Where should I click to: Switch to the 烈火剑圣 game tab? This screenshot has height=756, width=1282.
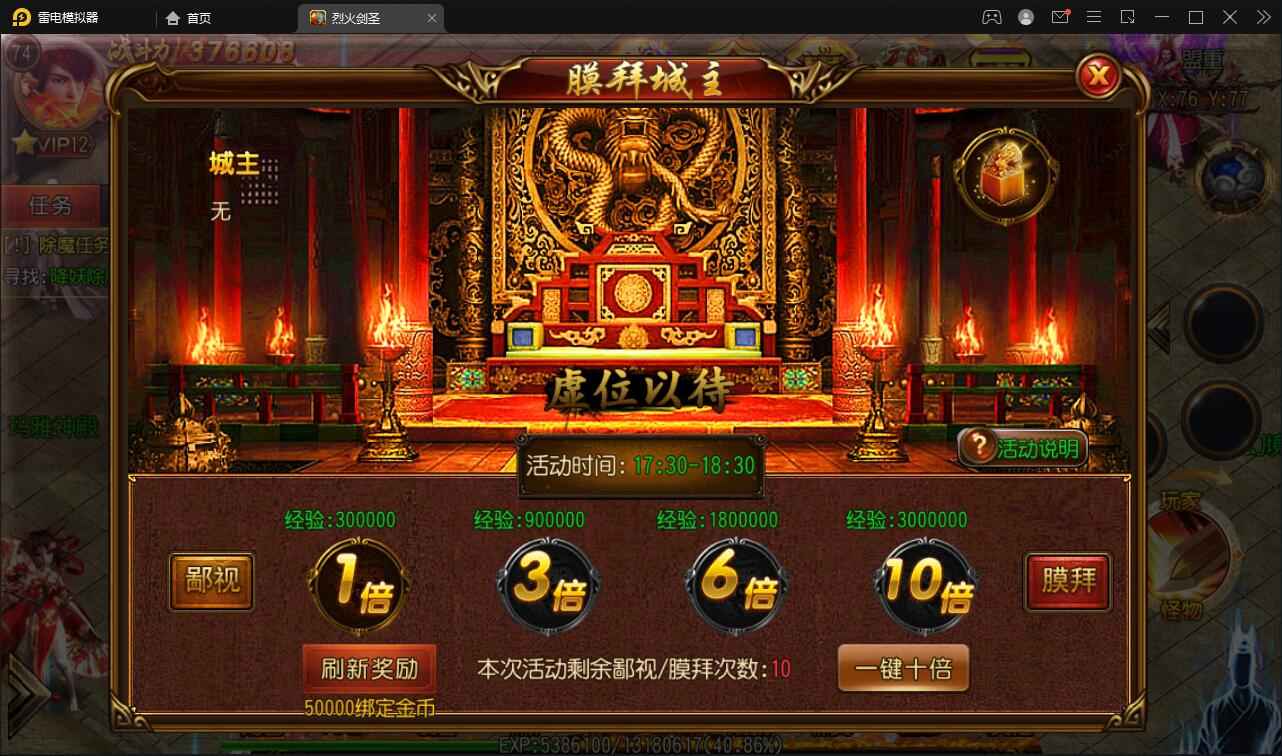coord(355,17)
